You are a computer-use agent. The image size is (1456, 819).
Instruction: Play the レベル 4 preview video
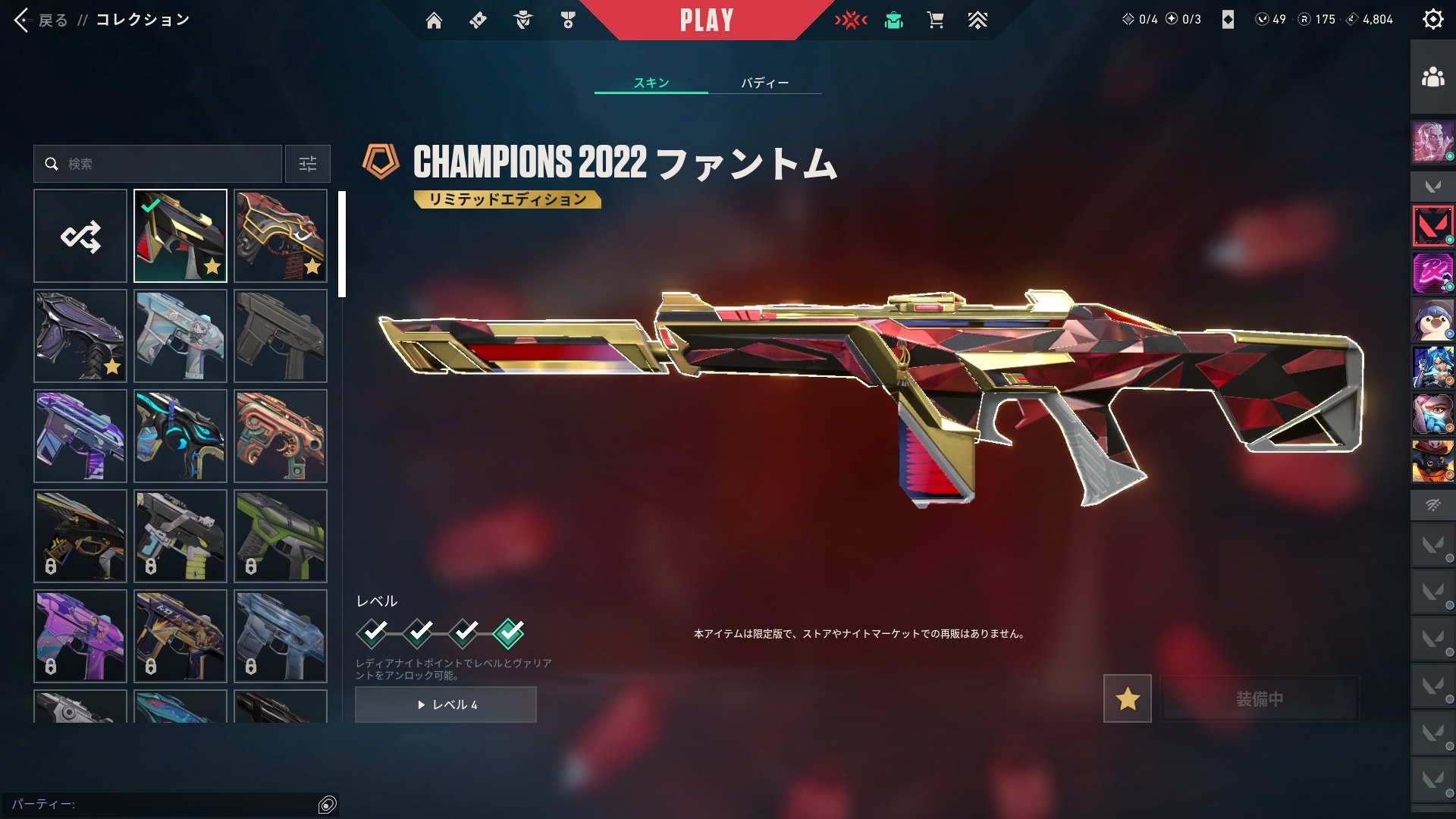(446, 704)
